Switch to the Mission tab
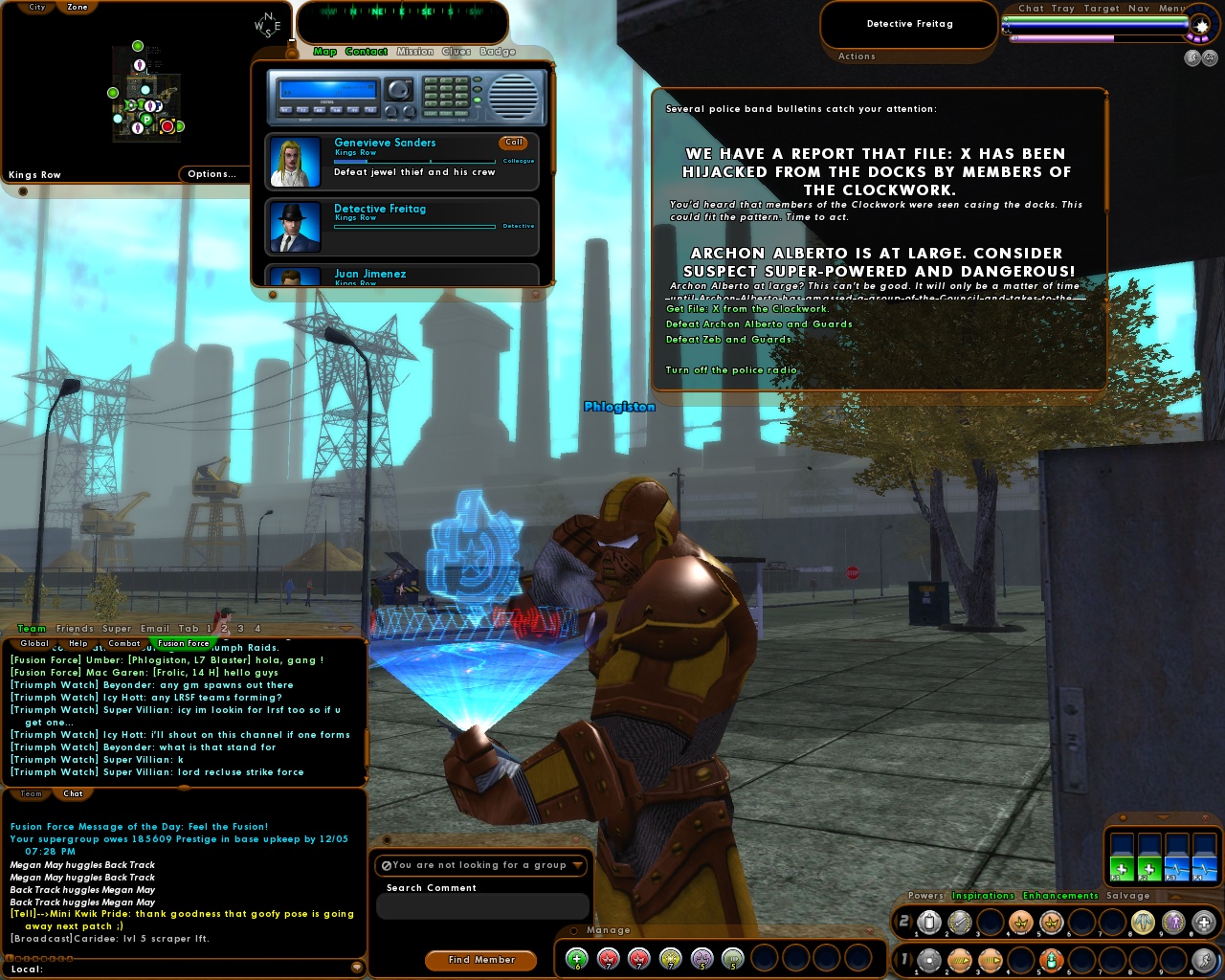Screen dimensions: 1225x980 click(x=415, y=52)
